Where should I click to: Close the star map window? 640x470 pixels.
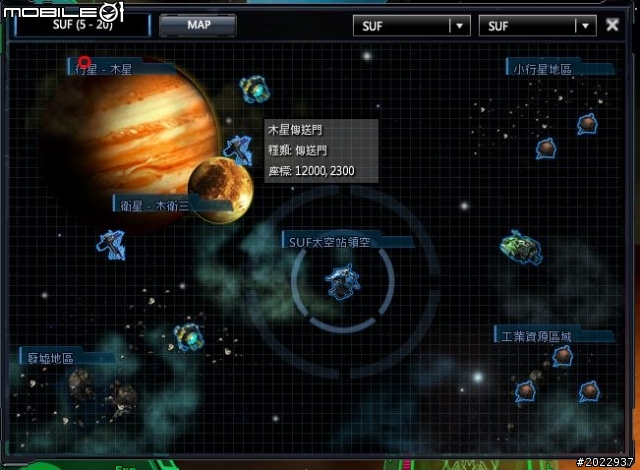click(612, 25)
